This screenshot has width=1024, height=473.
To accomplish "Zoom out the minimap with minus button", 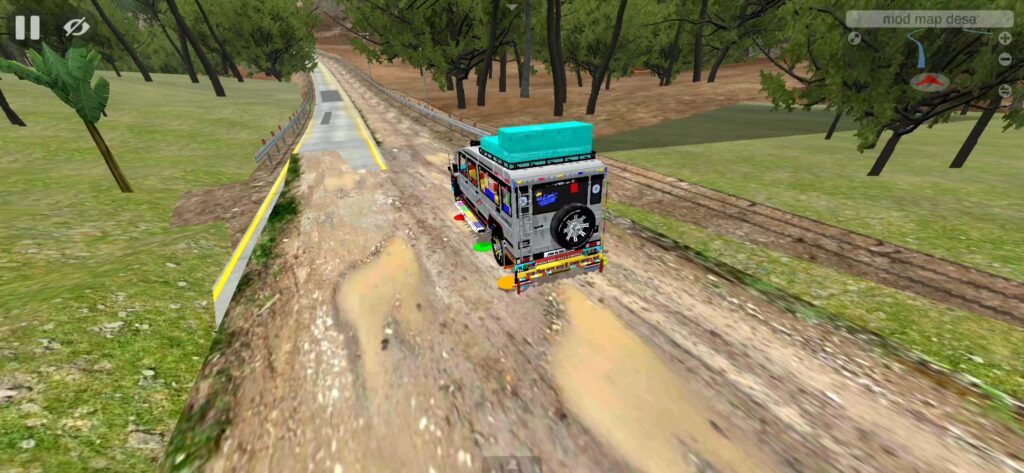I will click(x=1005, y=59).
